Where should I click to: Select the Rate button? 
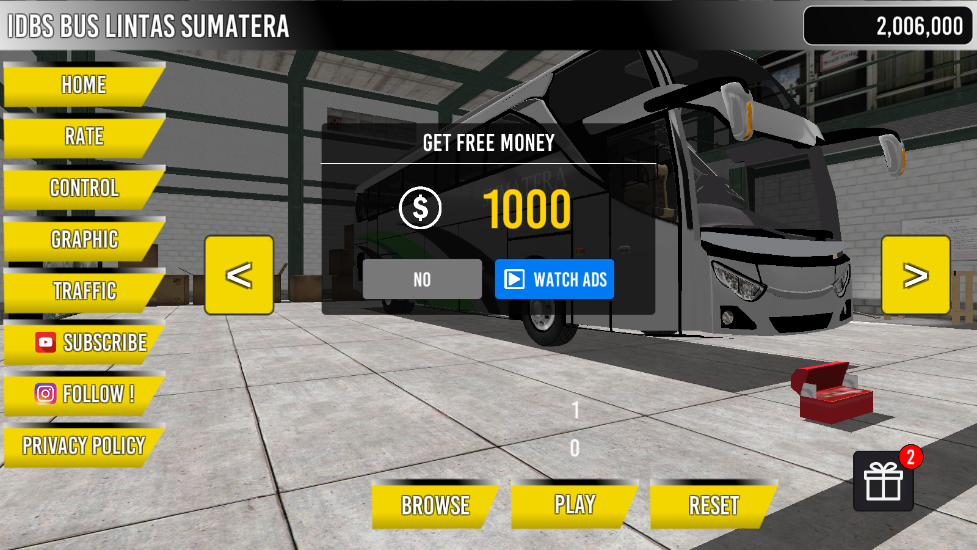(83, 136)
